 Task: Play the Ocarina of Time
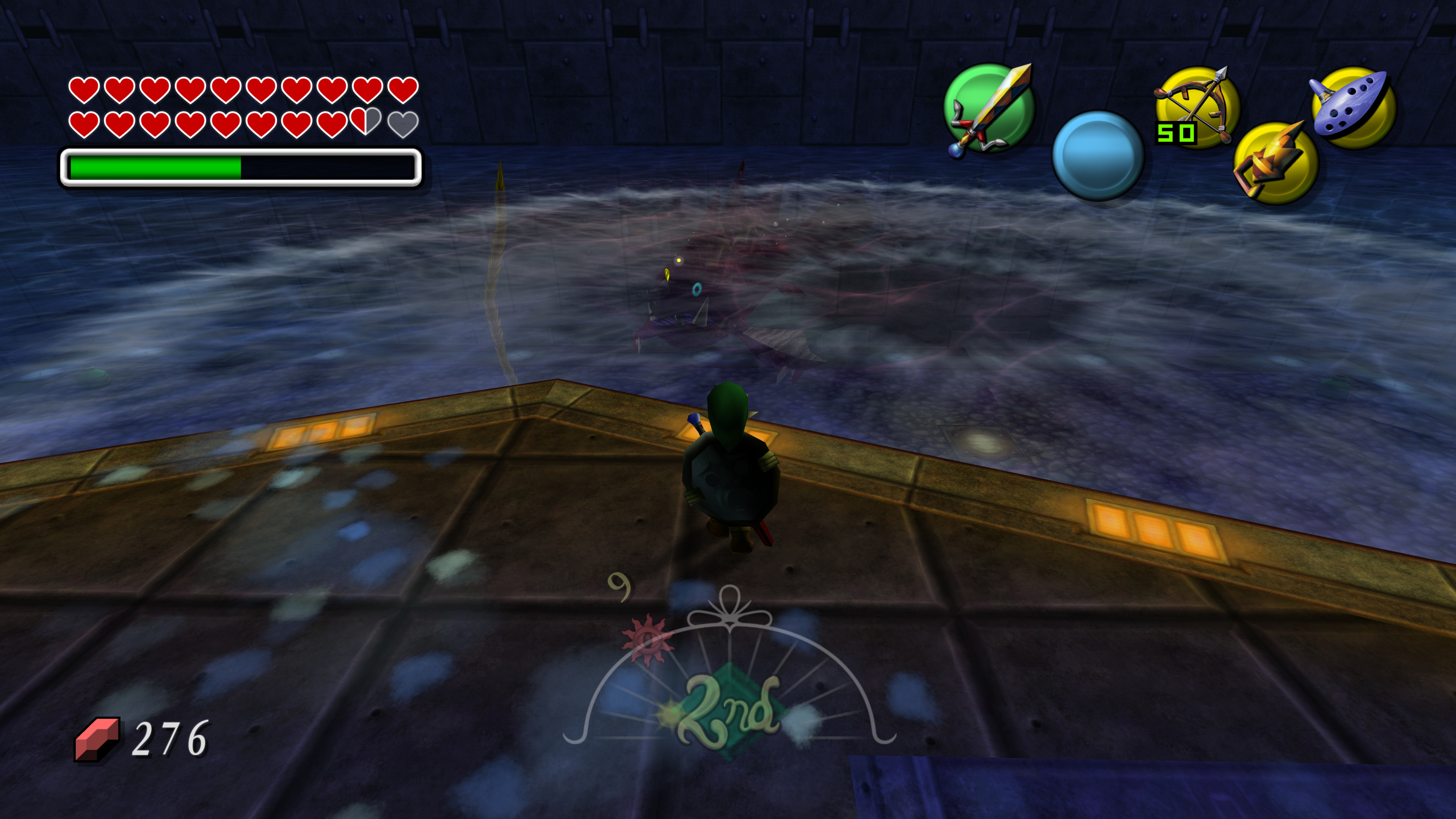click(x=1353, y=107)
